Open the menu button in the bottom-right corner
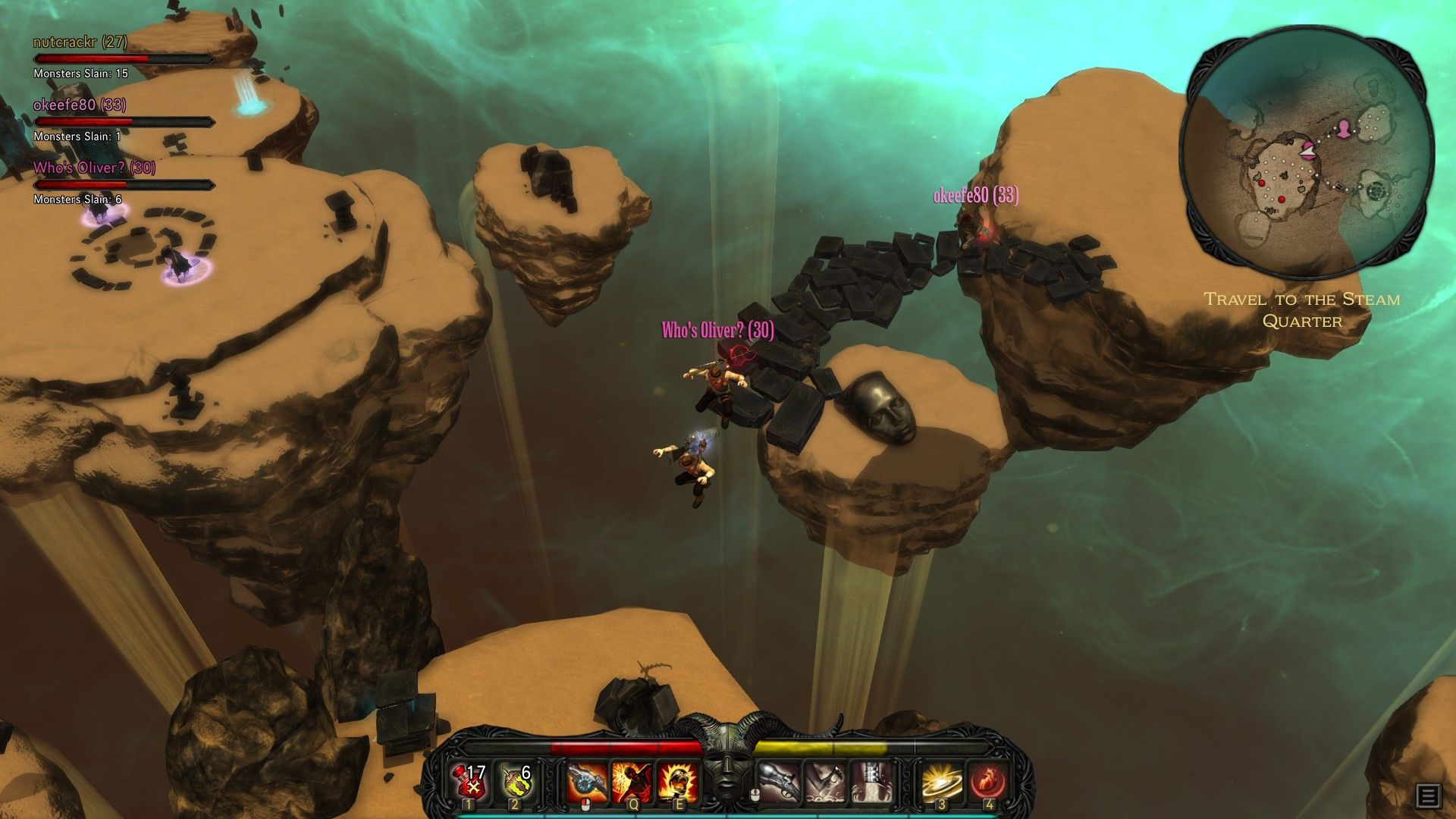The height and width of the screenshot is (819, 1456). 1428,796
